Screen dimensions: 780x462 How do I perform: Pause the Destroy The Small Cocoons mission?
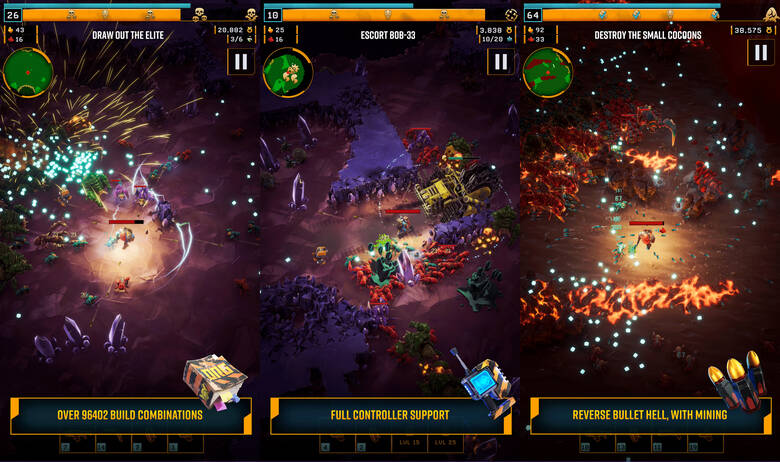tap(759, 53)
